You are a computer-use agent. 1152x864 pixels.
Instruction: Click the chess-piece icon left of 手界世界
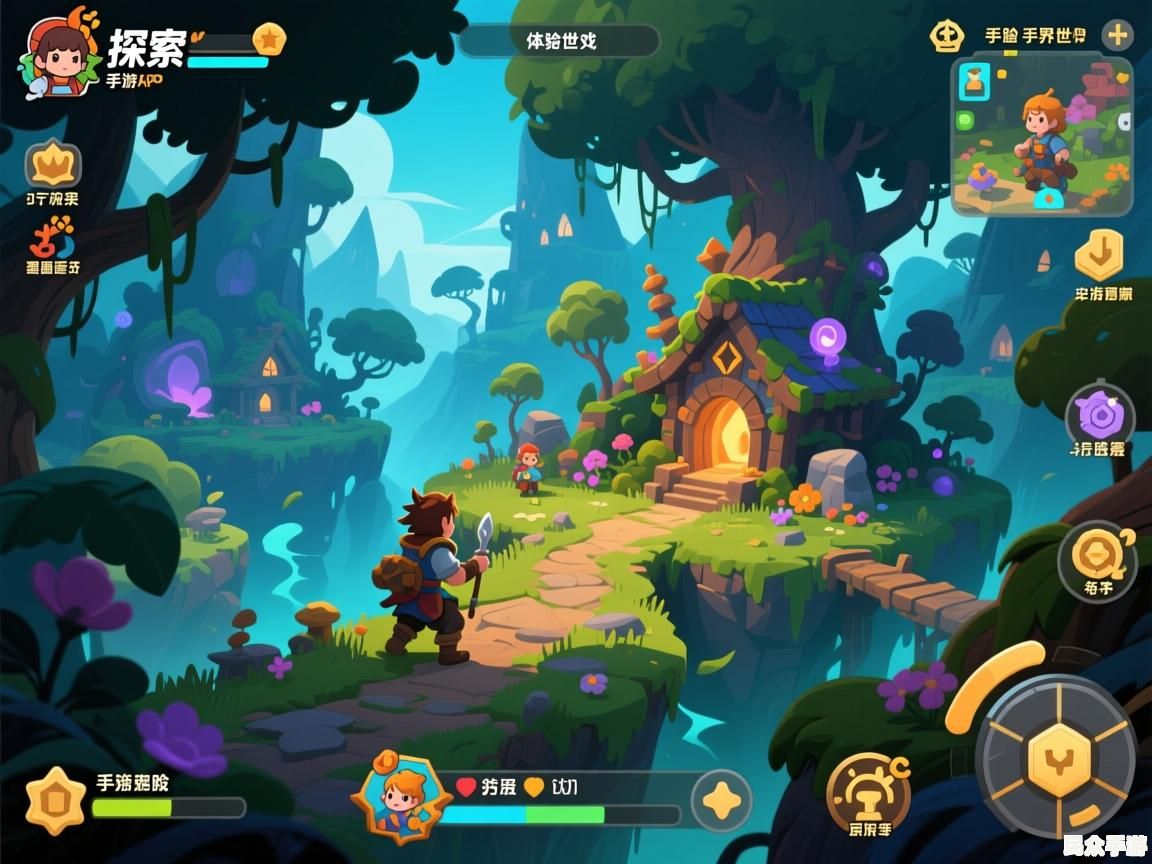pyautogui.click(x=946, y=36)
